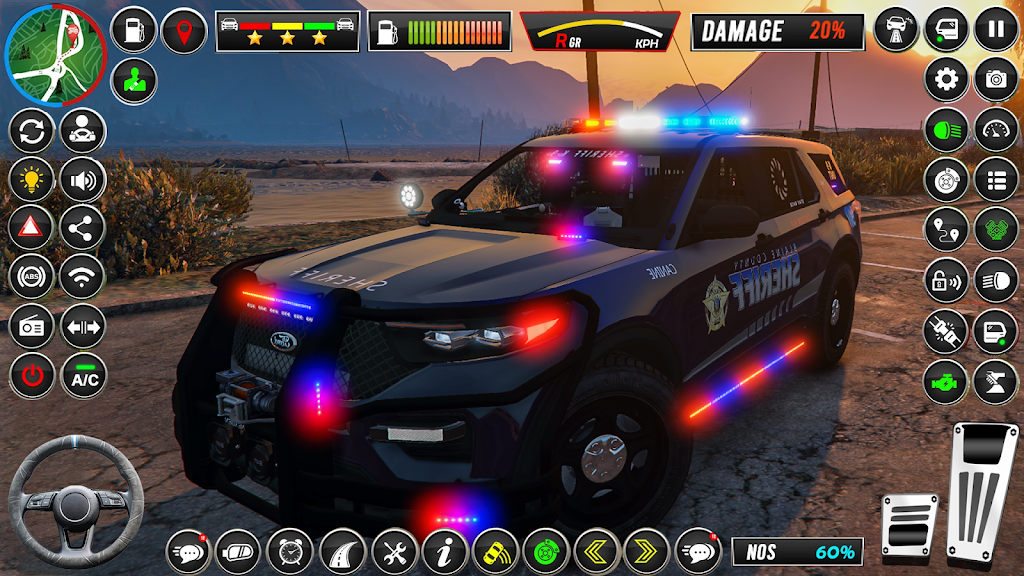Open the wrench and screwdriver repair button
The width and height of the screenshot is (1024, 576).
pos(394,551)
